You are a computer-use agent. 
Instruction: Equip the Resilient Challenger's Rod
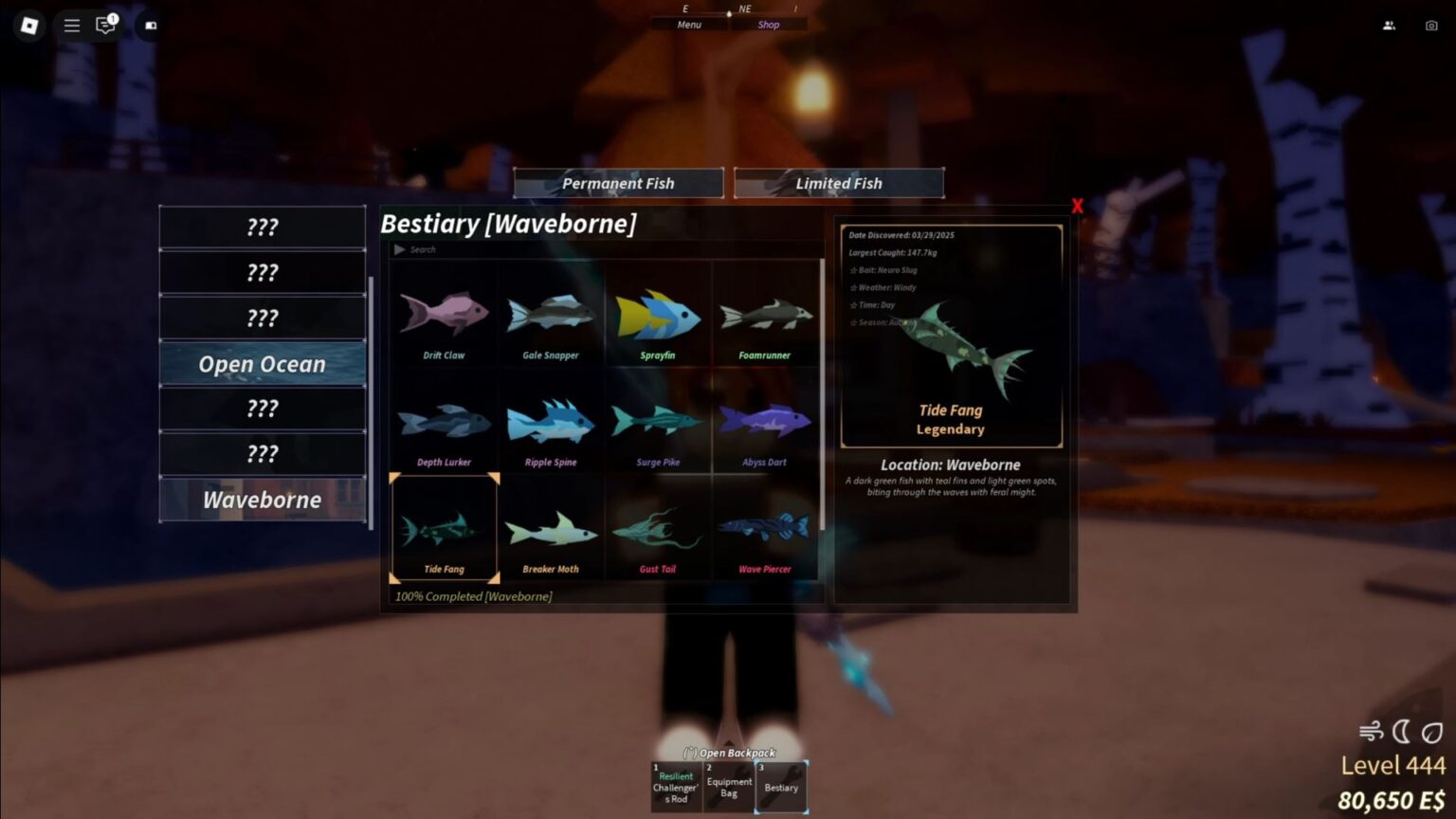pos(675,786)
